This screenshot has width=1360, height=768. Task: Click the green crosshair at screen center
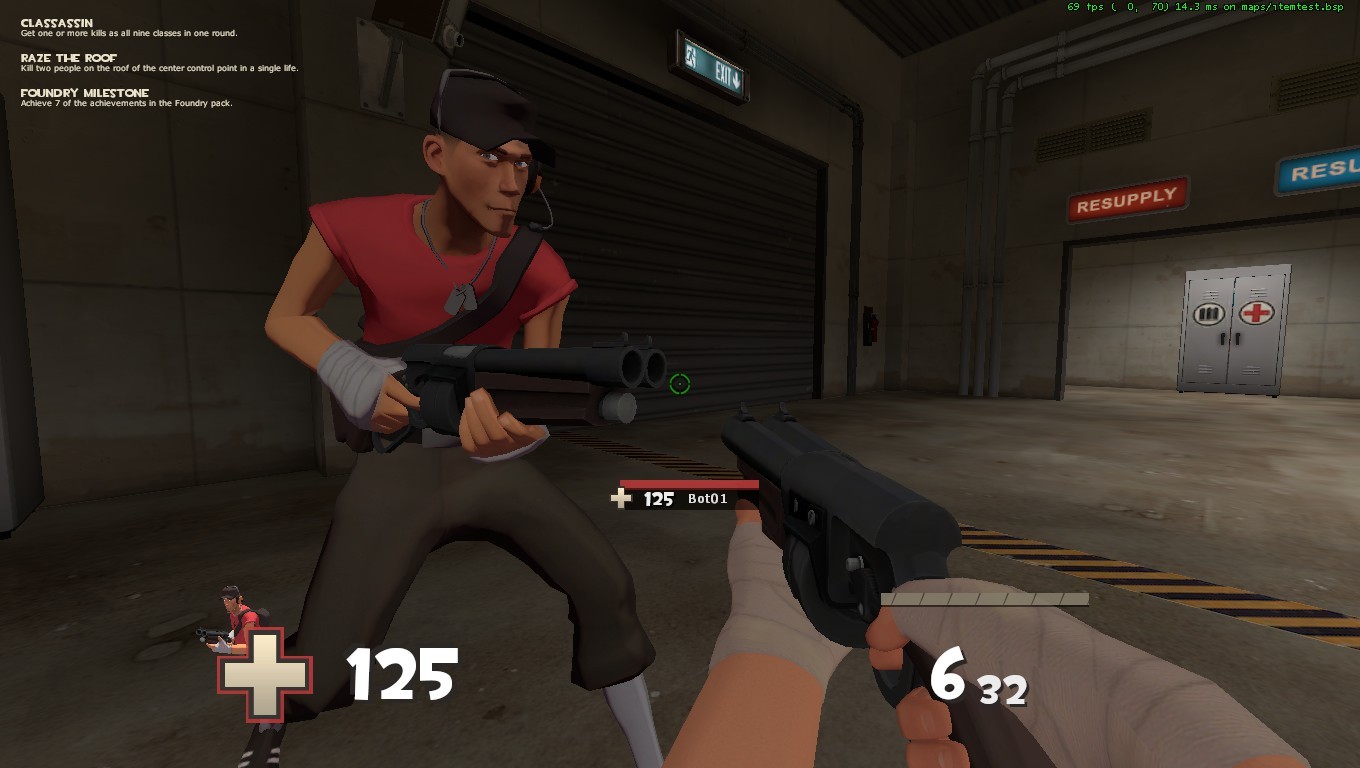(678, 385)
